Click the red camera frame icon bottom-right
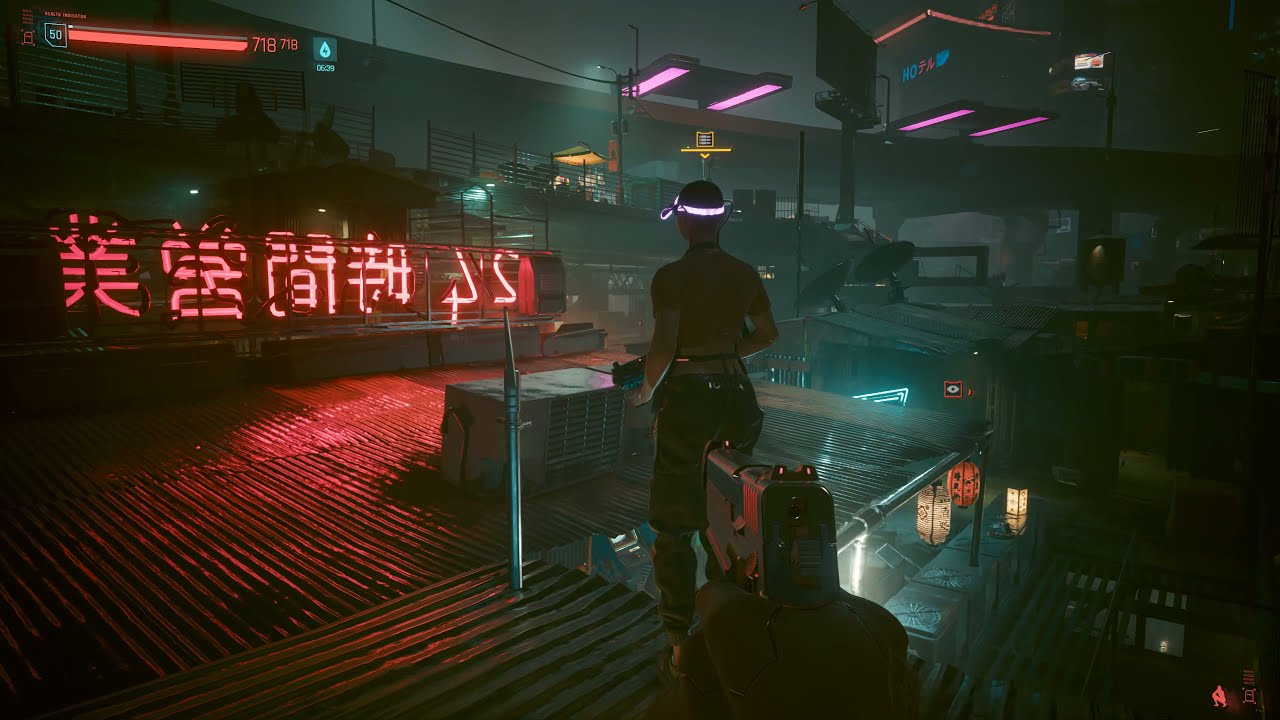1280x720 pixels. point(1249,696)
